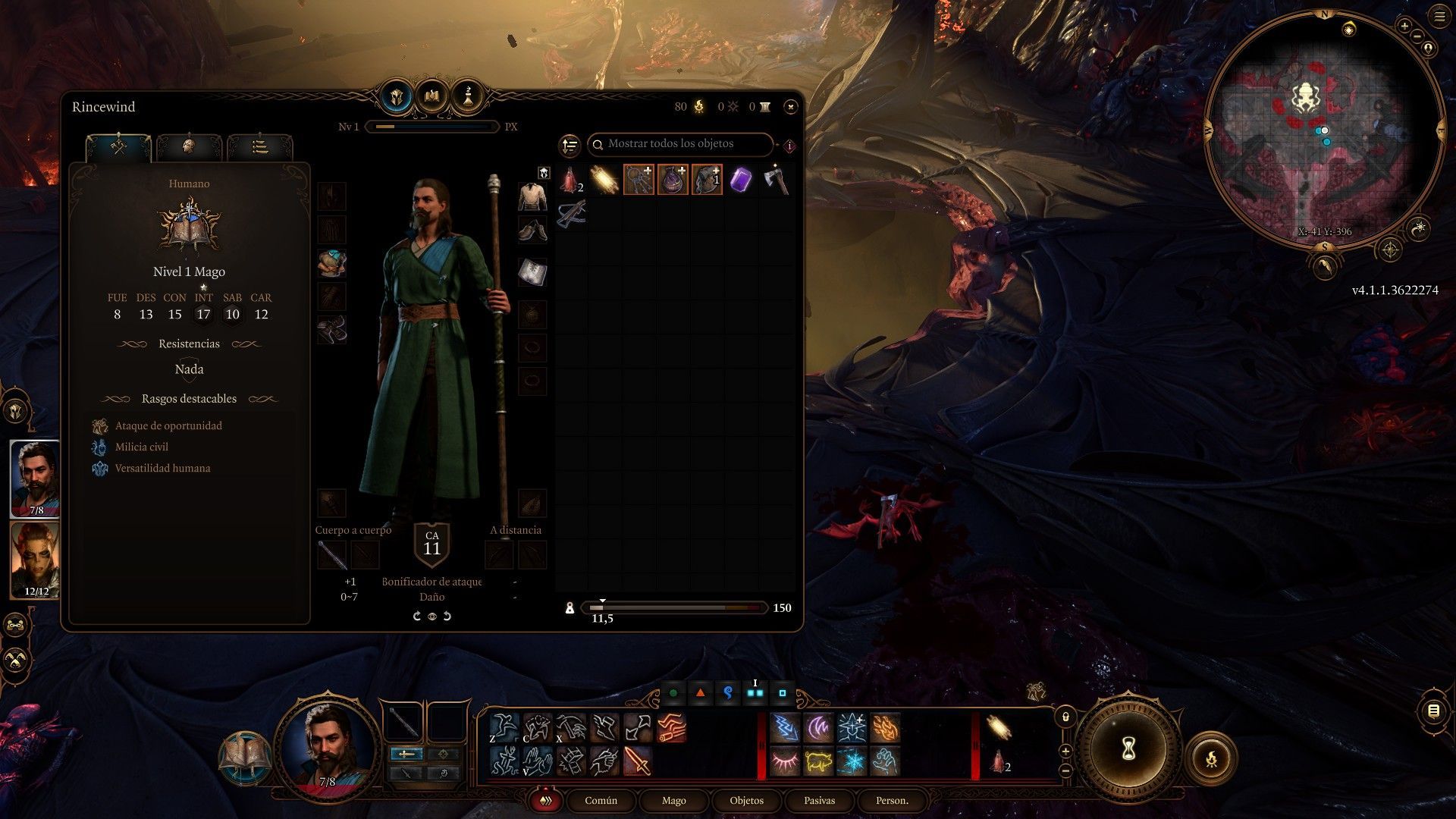Zoom in on the minimap

point(1404,27)
